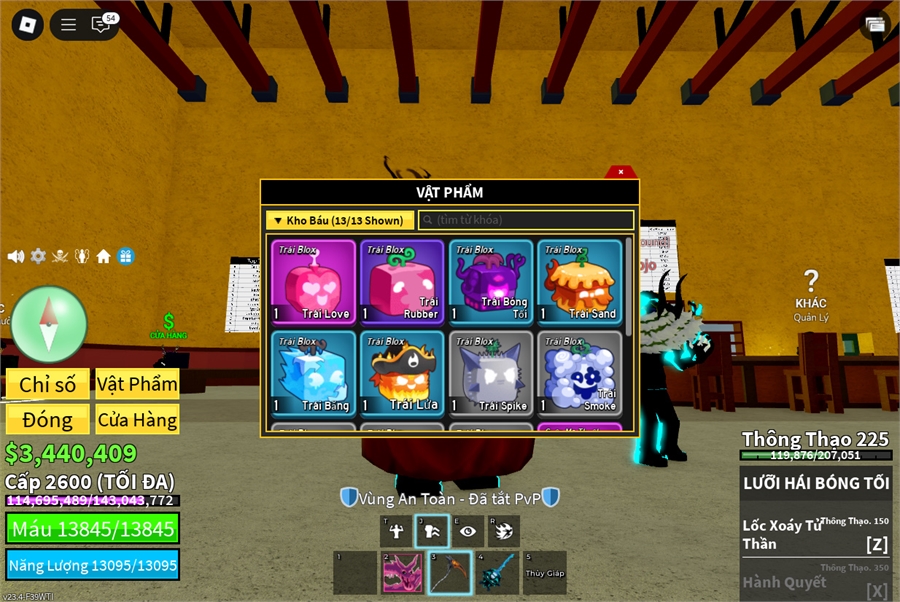Select the Trái Băng ice fruit
The width and height of the screenshot is (900, 602).
[314, 373]
